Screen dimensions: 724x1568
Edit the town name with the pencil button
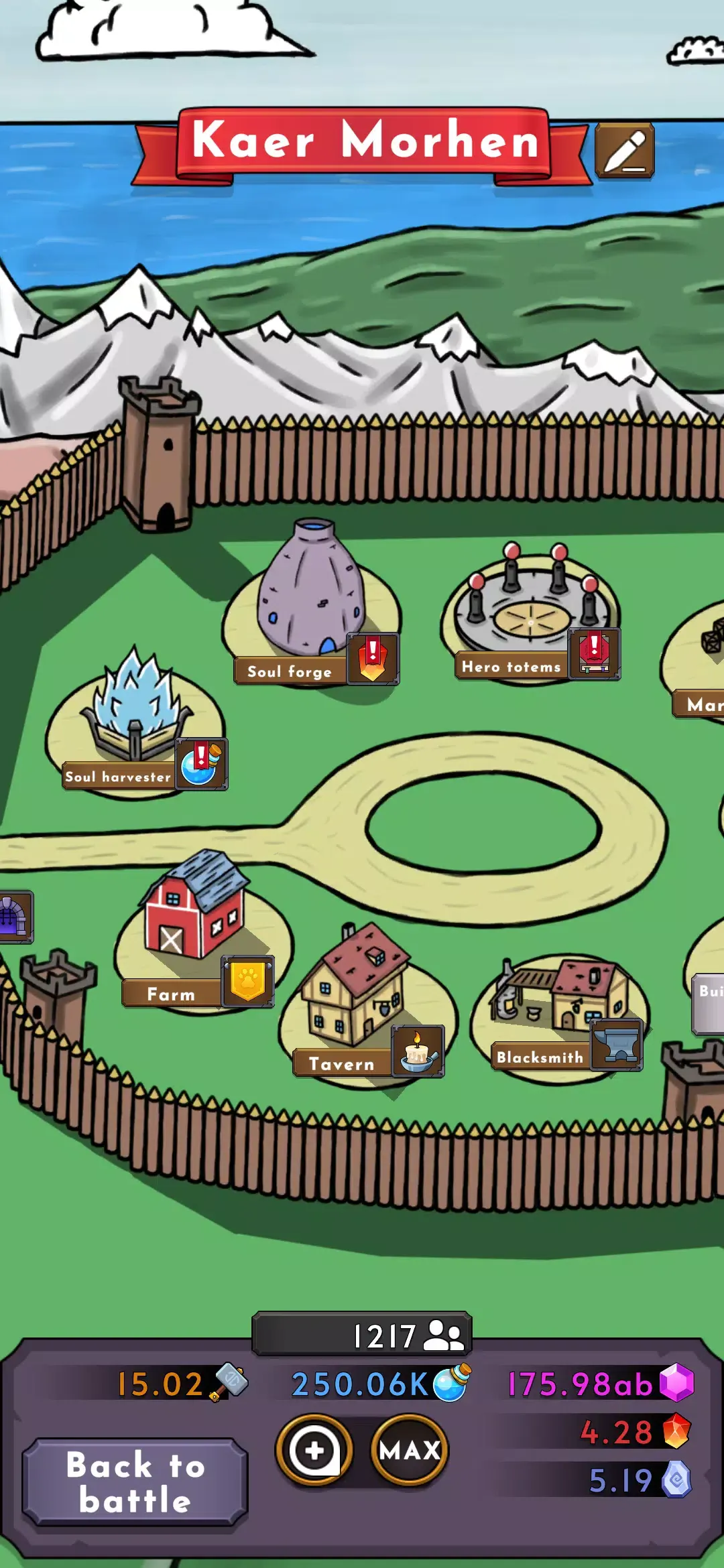coord(624,151)
